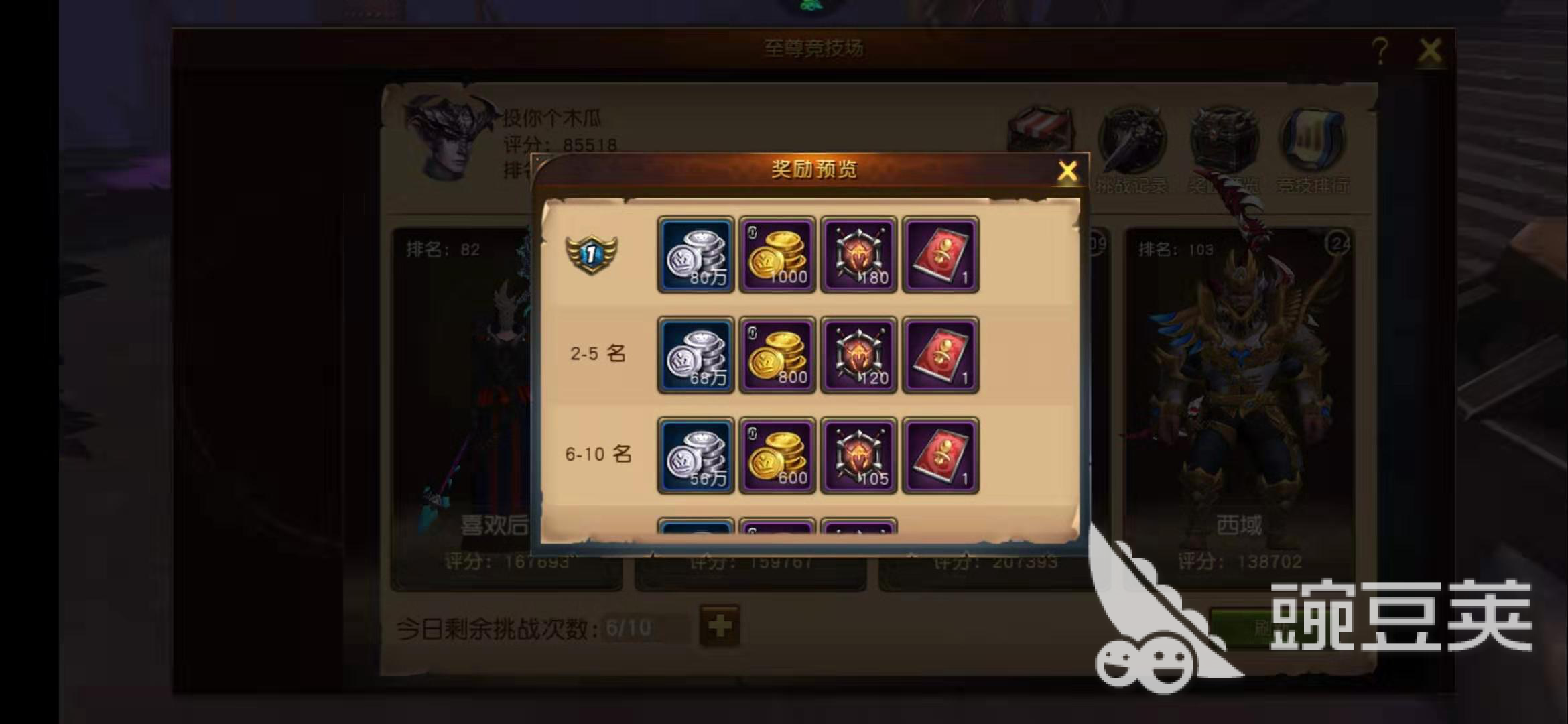
Task: Click the 68万 silver coin icon in 2-5 row
Action: (x=695, y=355)
